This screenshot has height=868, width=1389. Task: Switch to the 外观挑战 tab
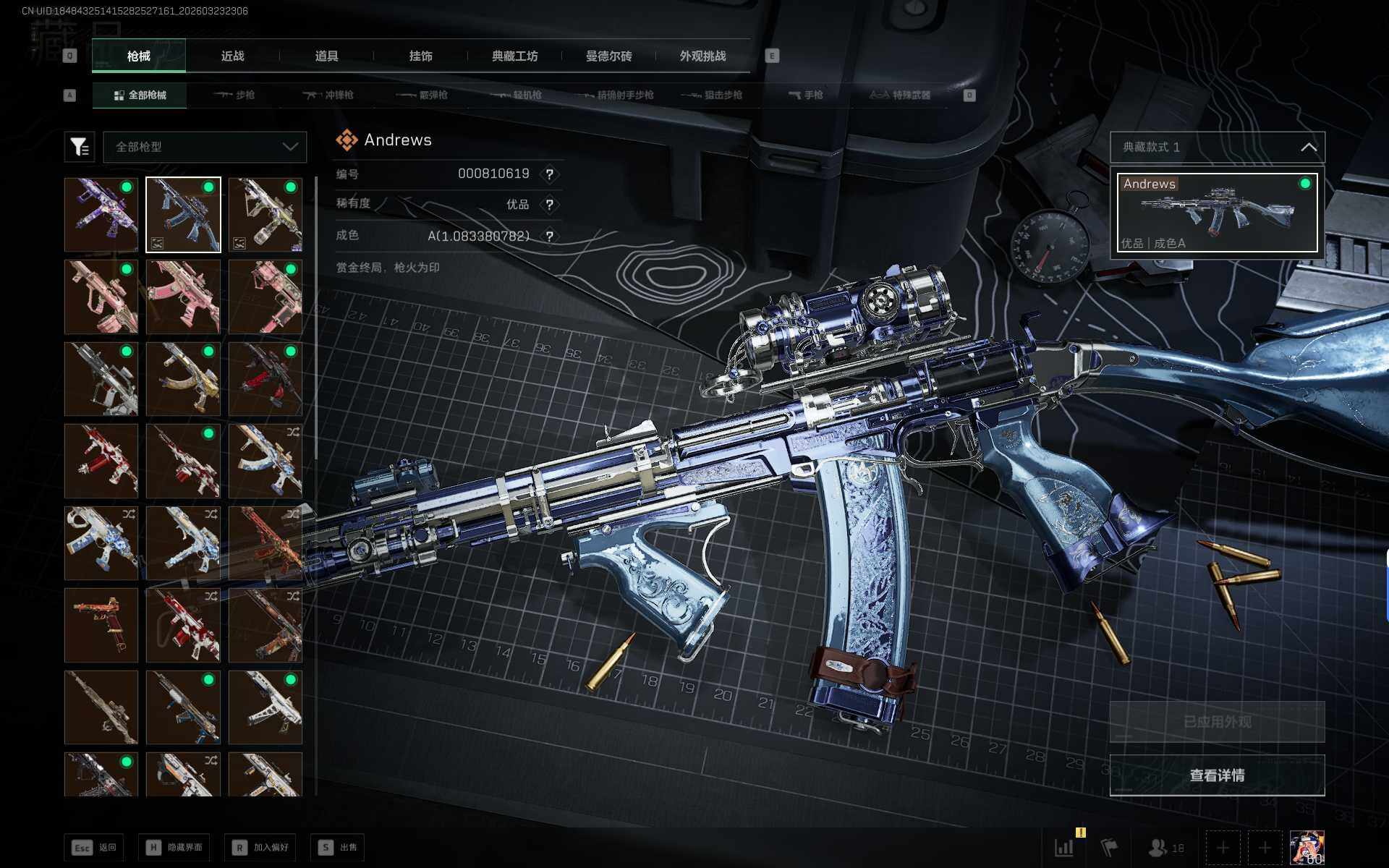[702, 56]
